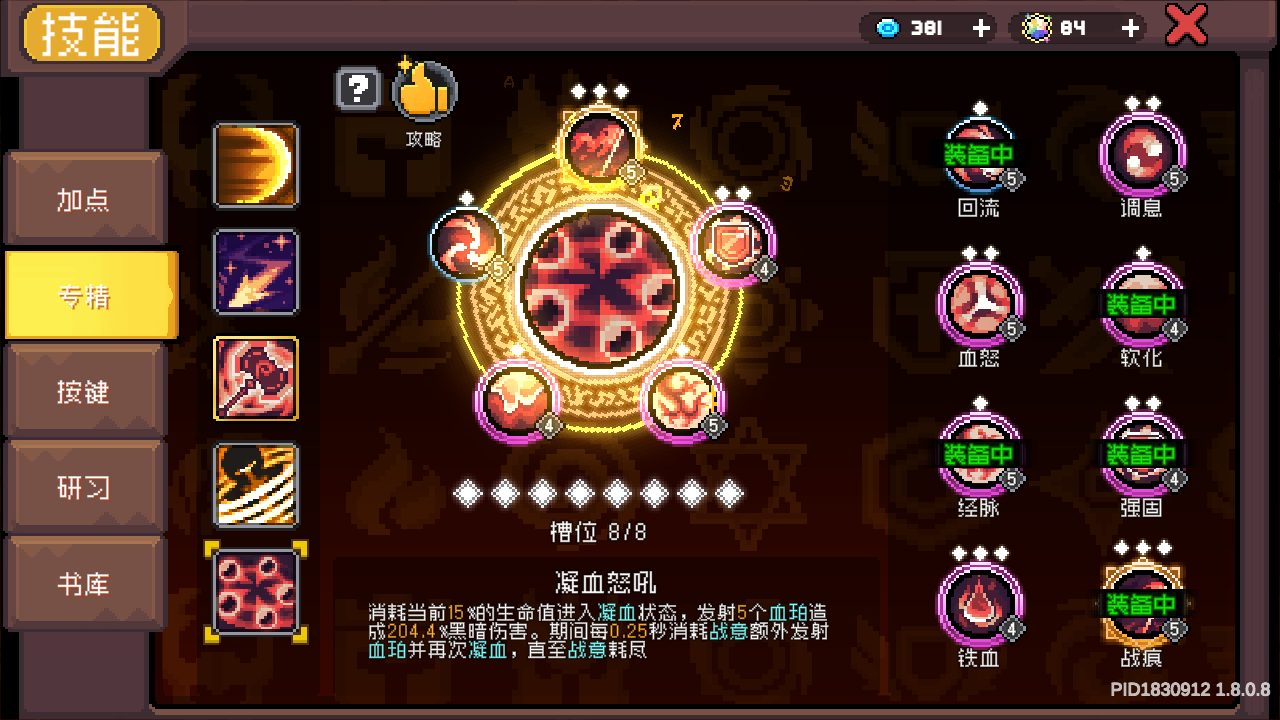This screenshot has height=720, width=1280.
Task: Select the whirlwind slash skill icon
Action: coord(256,484)
